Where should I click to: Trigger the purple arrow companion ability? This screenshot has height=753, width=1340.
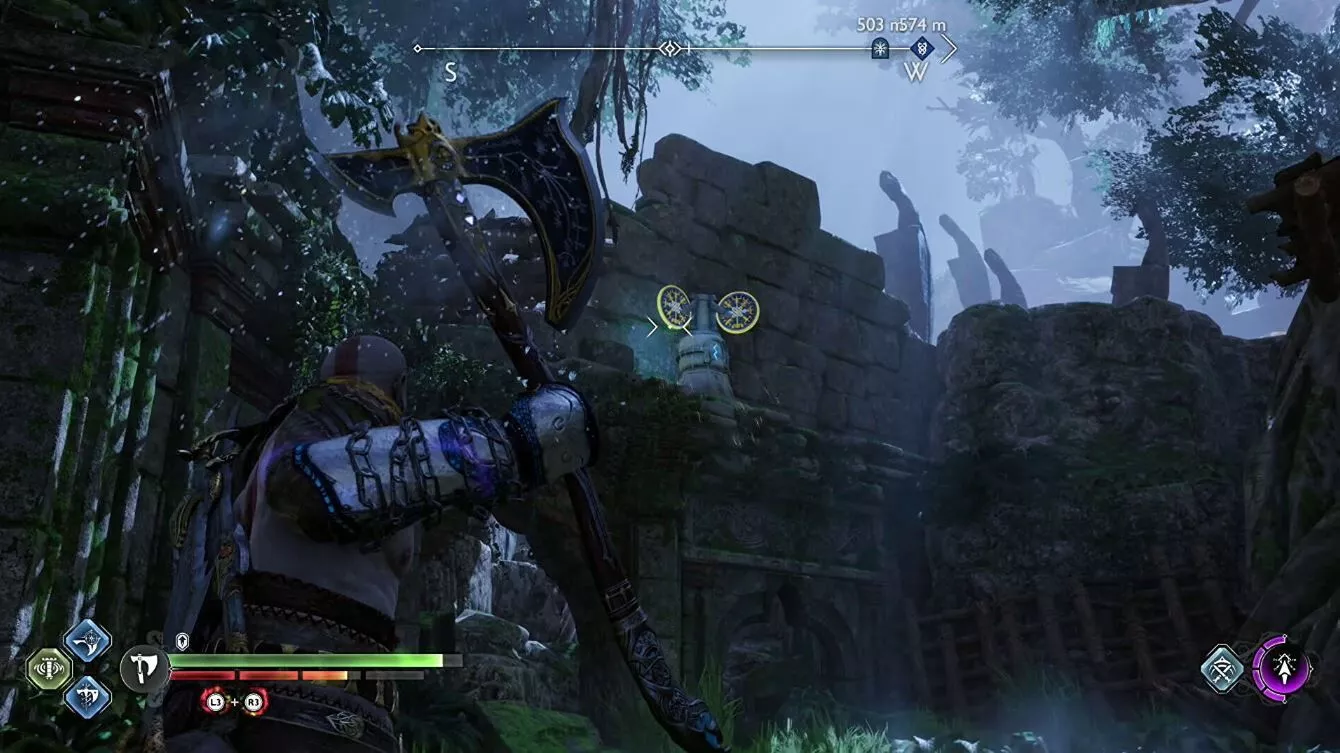pos(1281,667)
